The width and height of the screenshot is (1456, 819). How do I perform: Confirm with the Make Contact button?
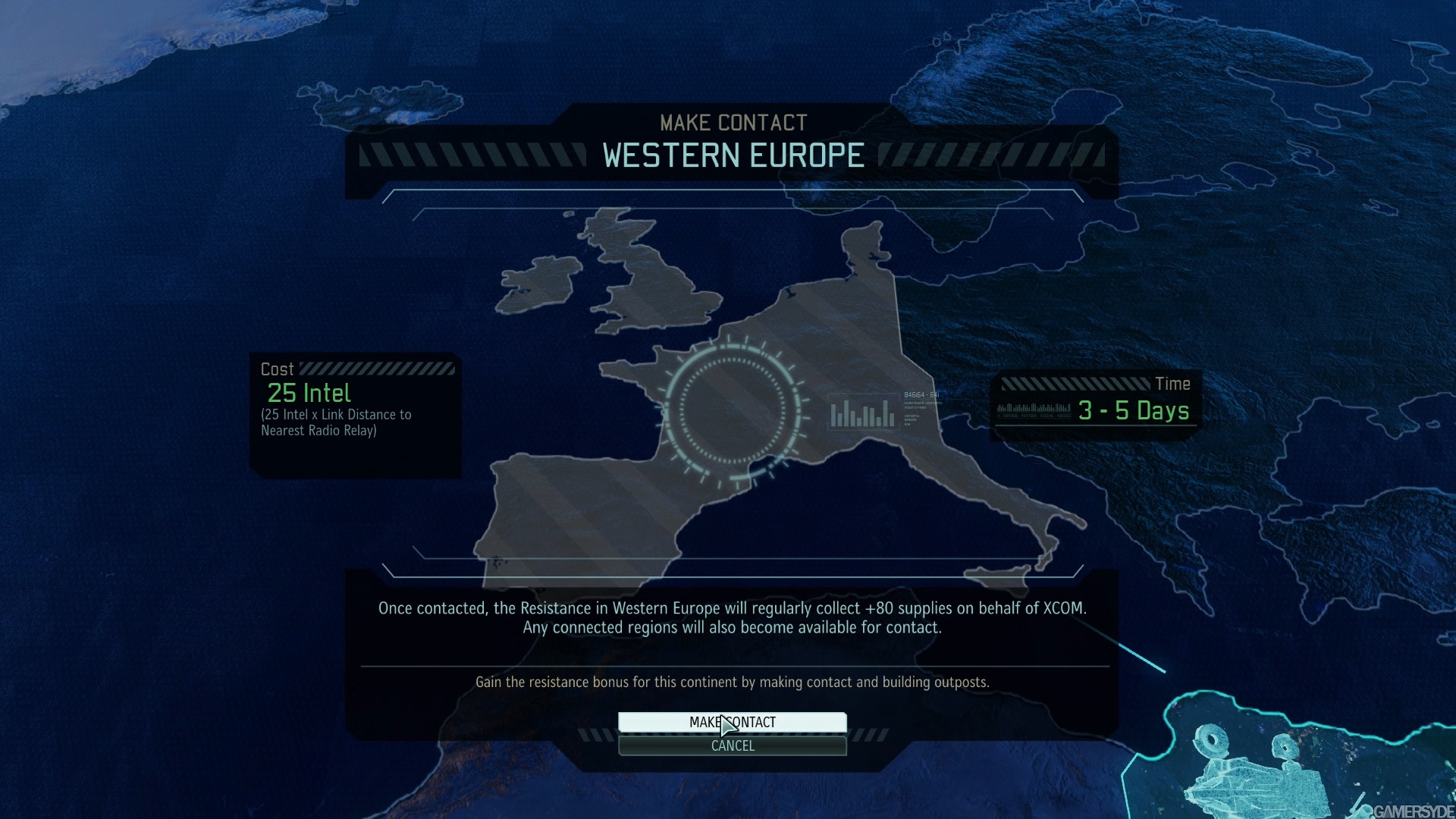(732, 722)
